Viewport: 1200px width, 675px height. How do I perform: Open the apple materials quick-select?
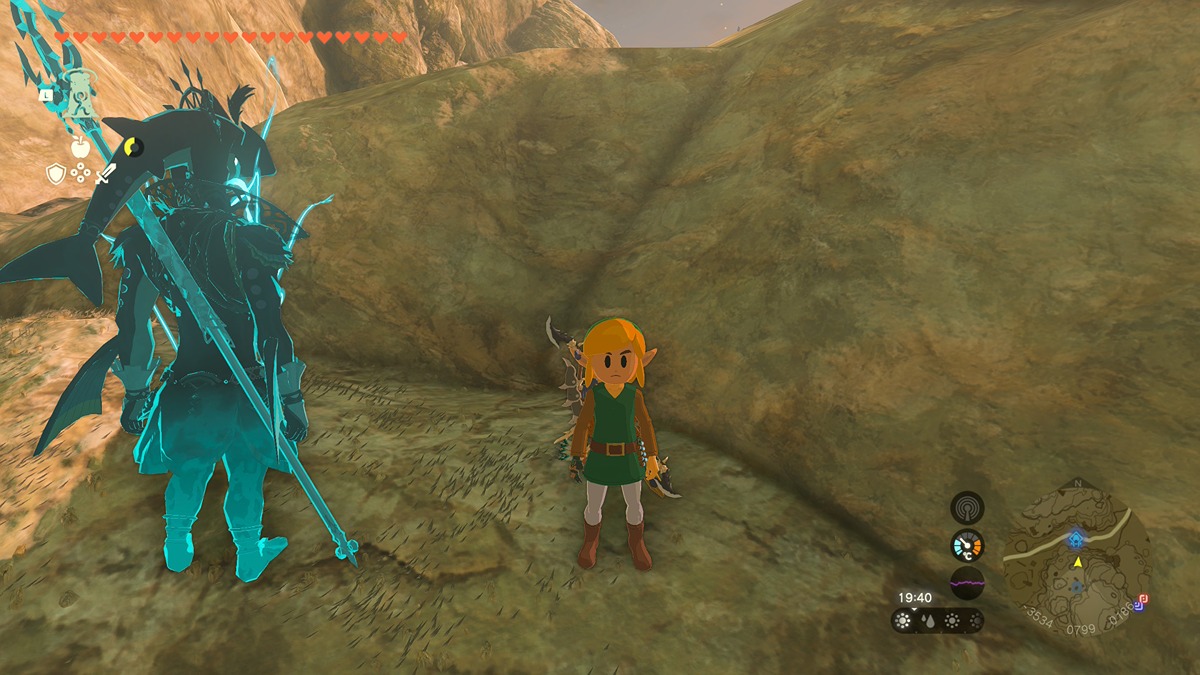pyautogui.click(x=80, y=148)
